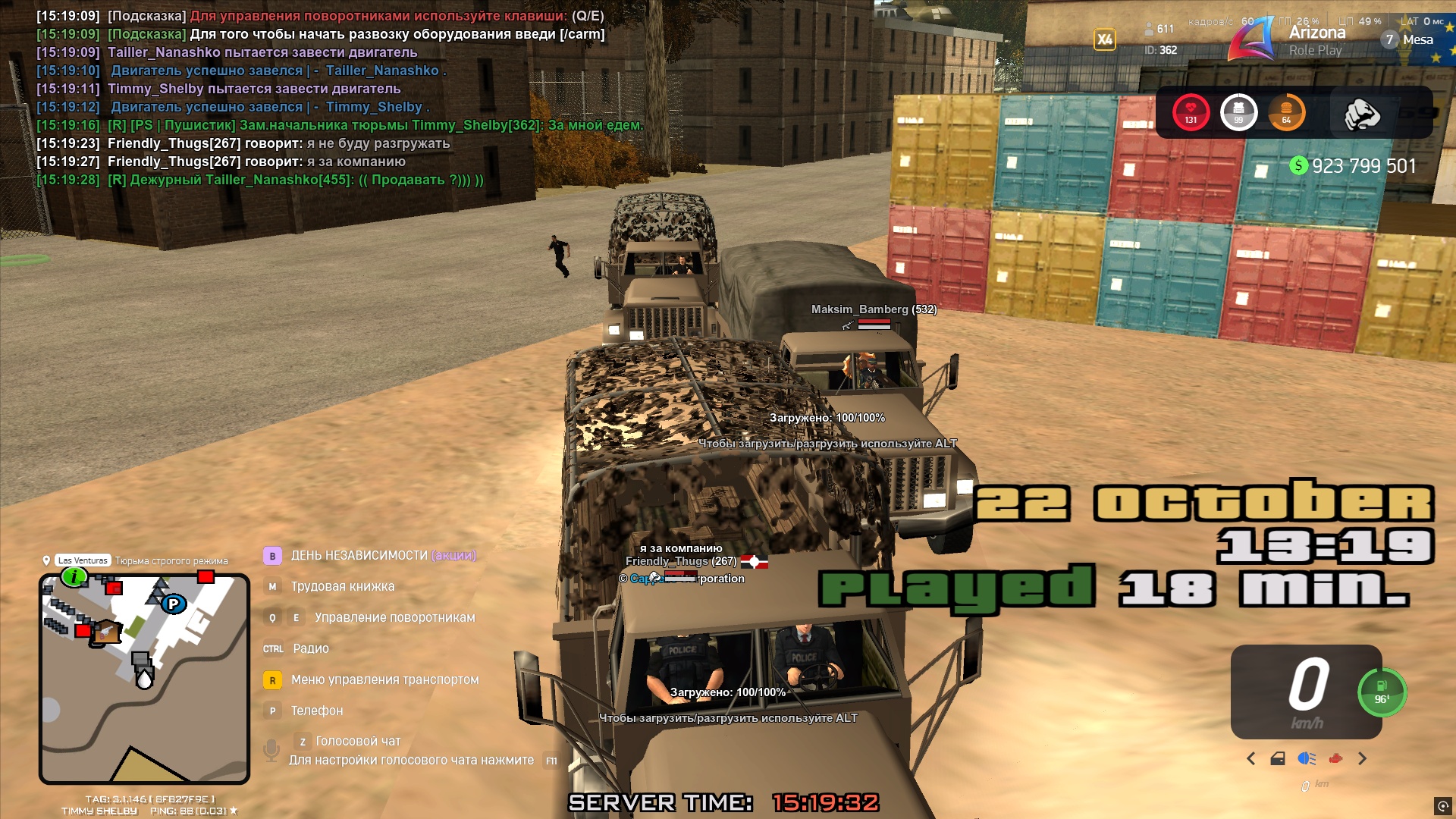The height and width of the screenshot is (819, 1456).
Task: Click the green fuel gauge
Action: (1382, 692)
